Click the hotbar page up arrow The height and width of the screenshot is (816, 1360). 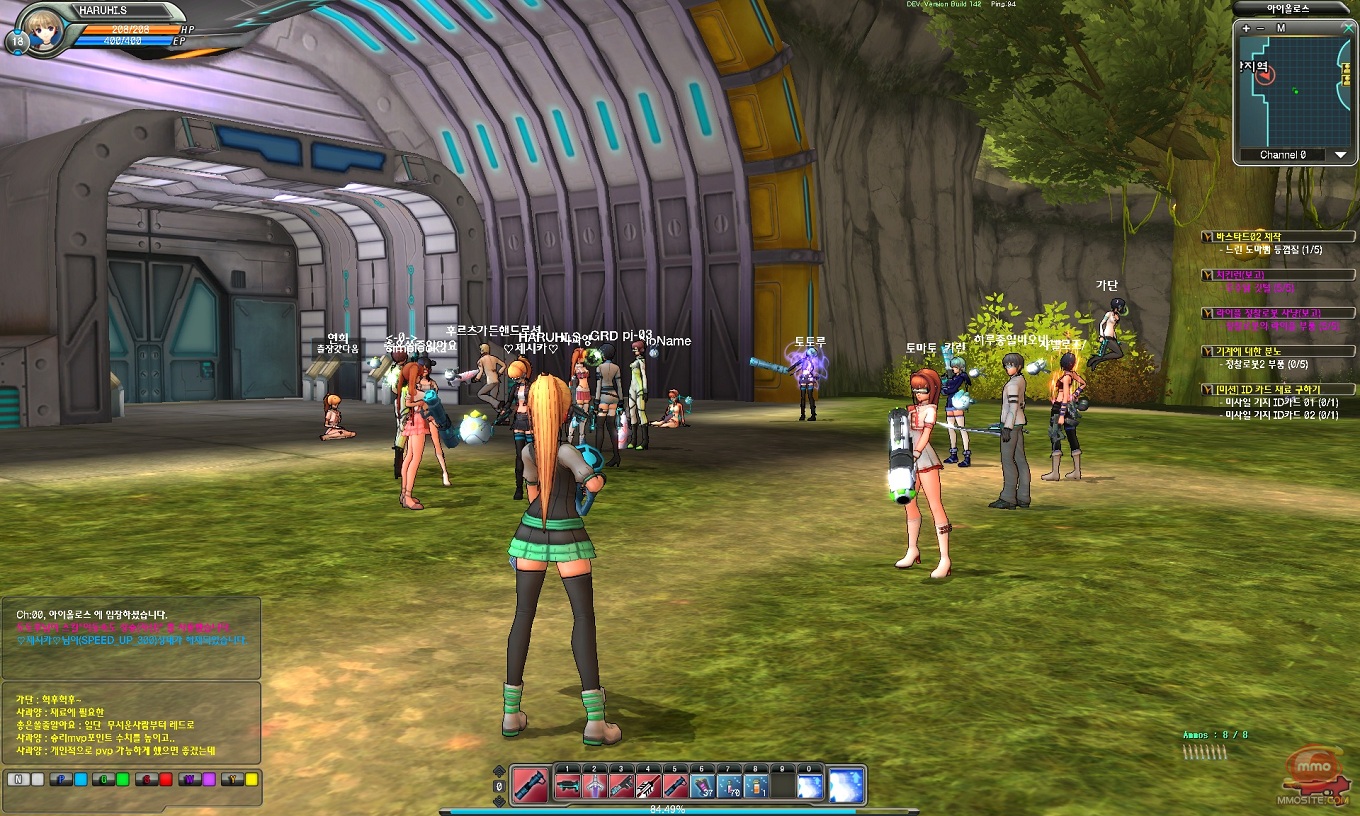point(499,771)
